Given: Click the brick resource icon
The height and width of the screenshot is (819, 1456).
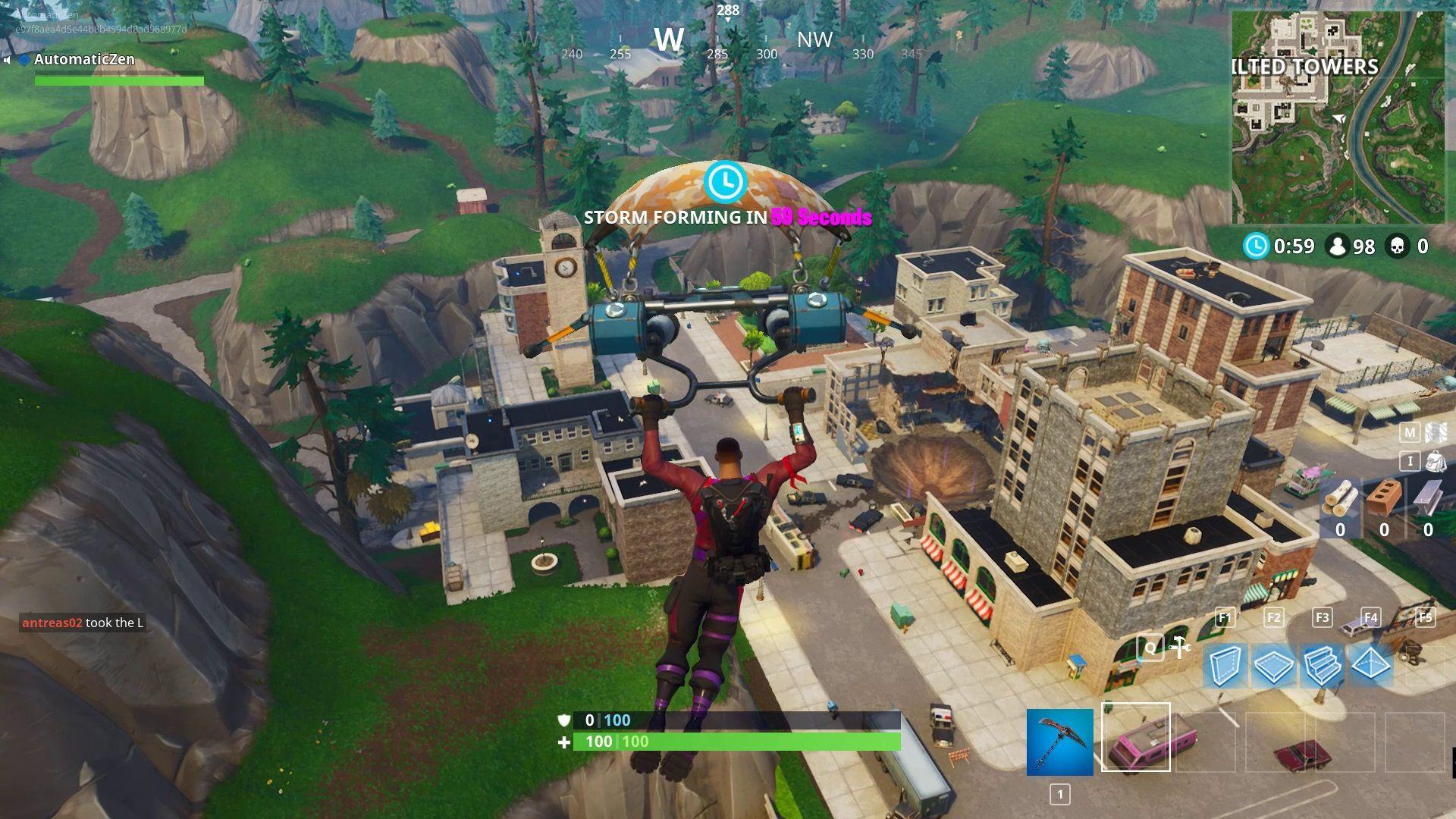Looking at the screenshot, I should coord(1385,497).
